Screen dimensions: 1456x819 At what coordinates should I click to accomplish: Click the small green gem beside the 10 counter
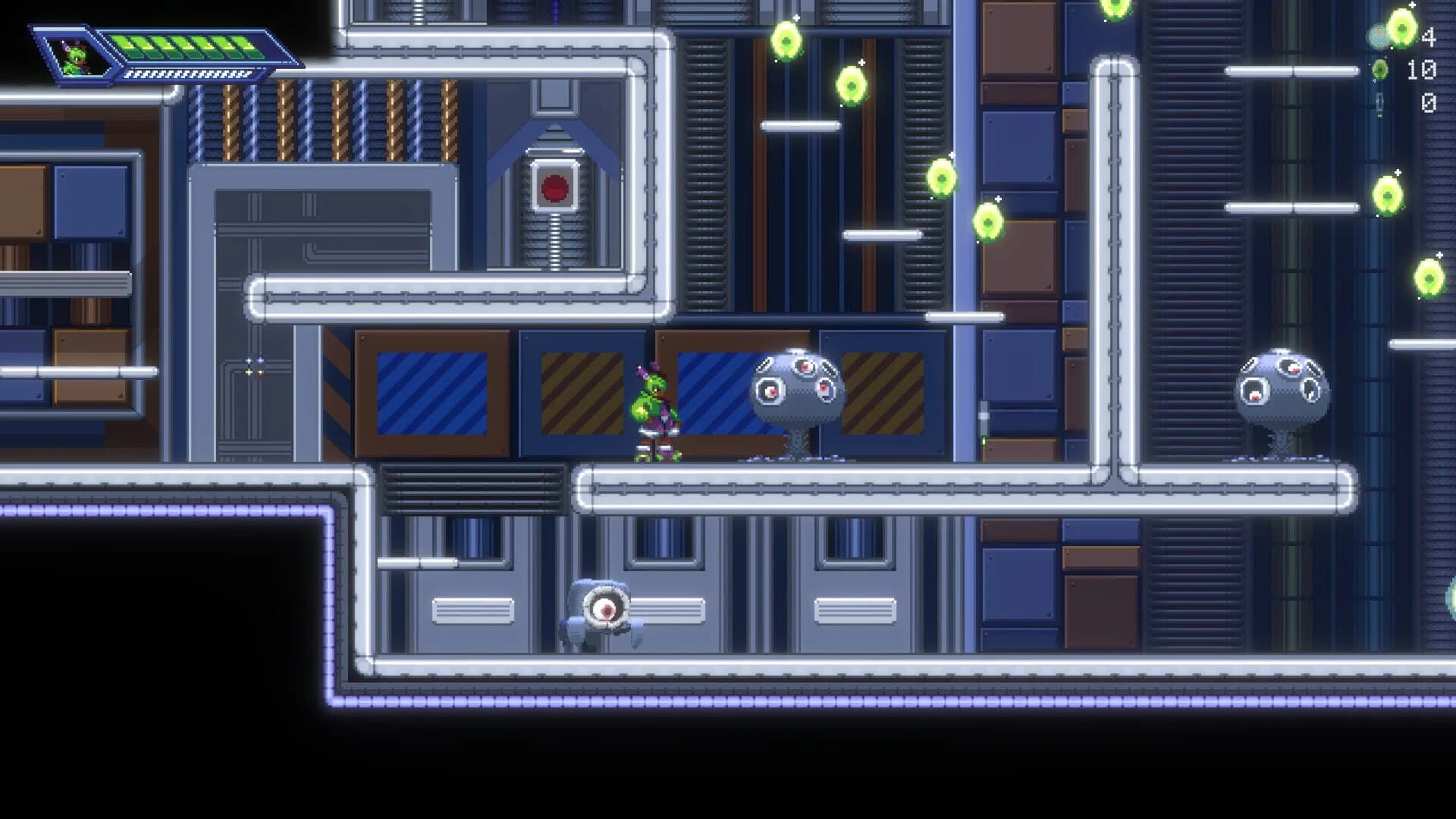(x=1379, y=70)
